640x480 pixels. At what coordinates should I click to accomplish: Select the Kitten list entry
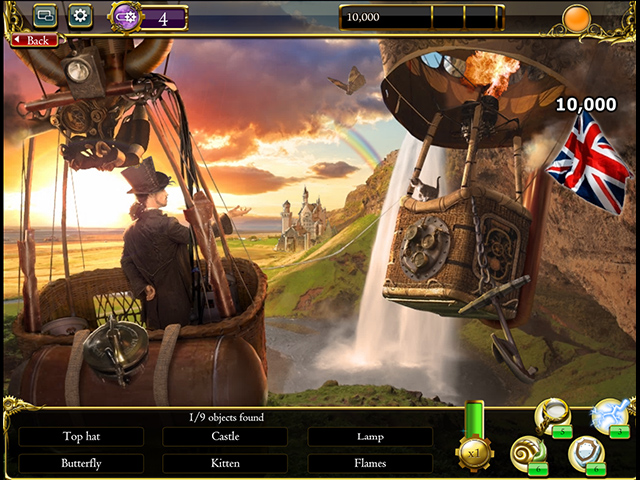[x=225, y=463]
